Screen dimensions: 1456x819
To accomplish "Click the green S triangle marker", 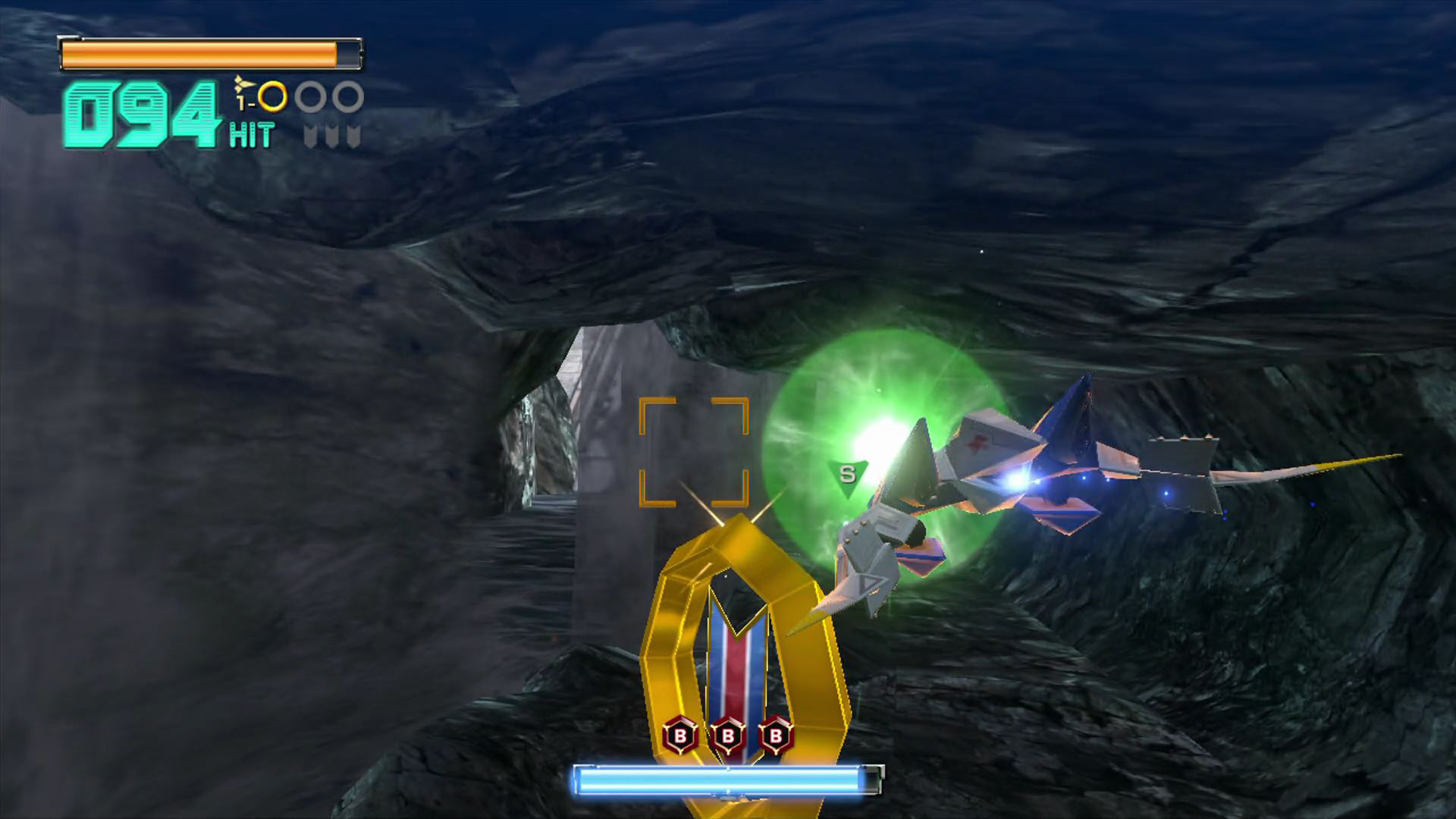I will 847,475.
